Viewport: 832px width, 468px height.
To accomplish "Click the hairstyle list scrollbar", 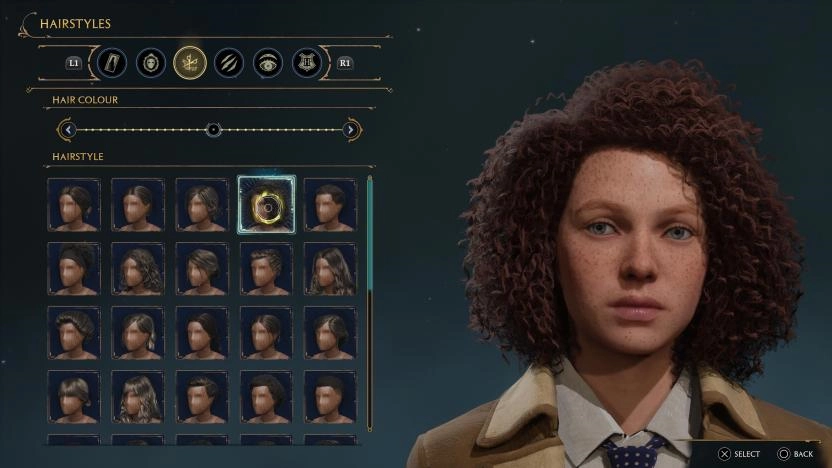I will pos(370,300).
